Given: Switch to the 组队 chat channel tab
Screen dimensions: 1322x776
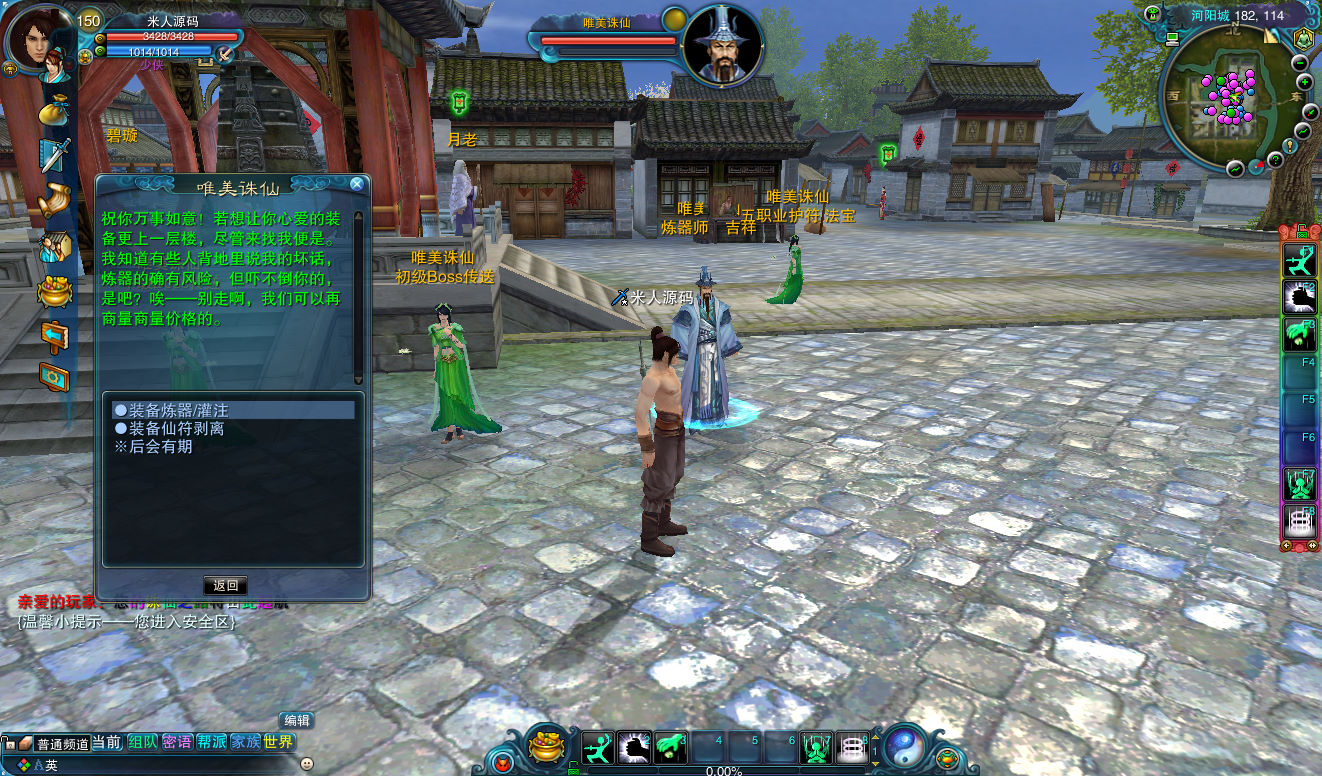Looking at the screenshot, I should (142, 742).
